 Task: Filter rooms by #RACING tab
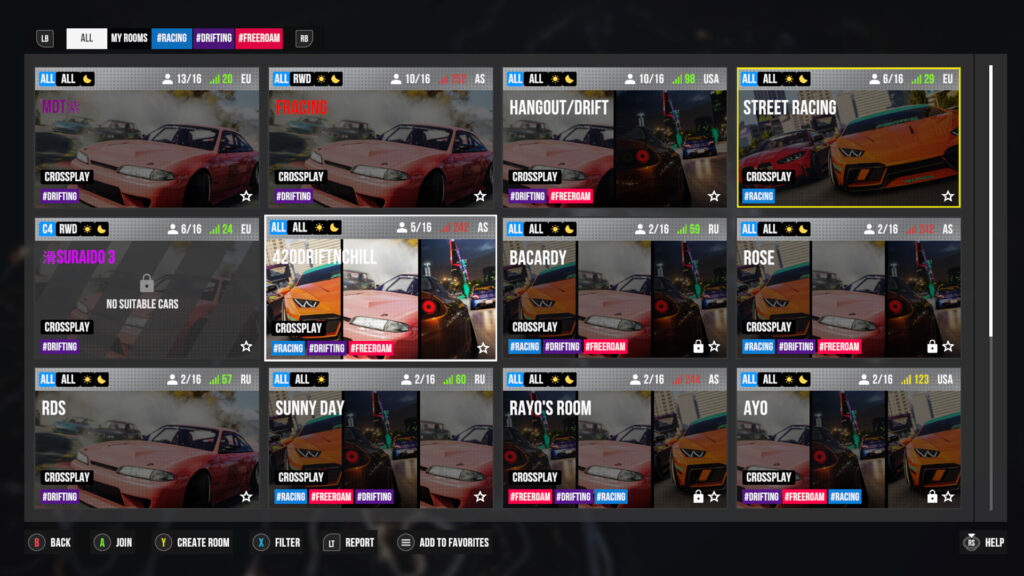pos(171,38)
